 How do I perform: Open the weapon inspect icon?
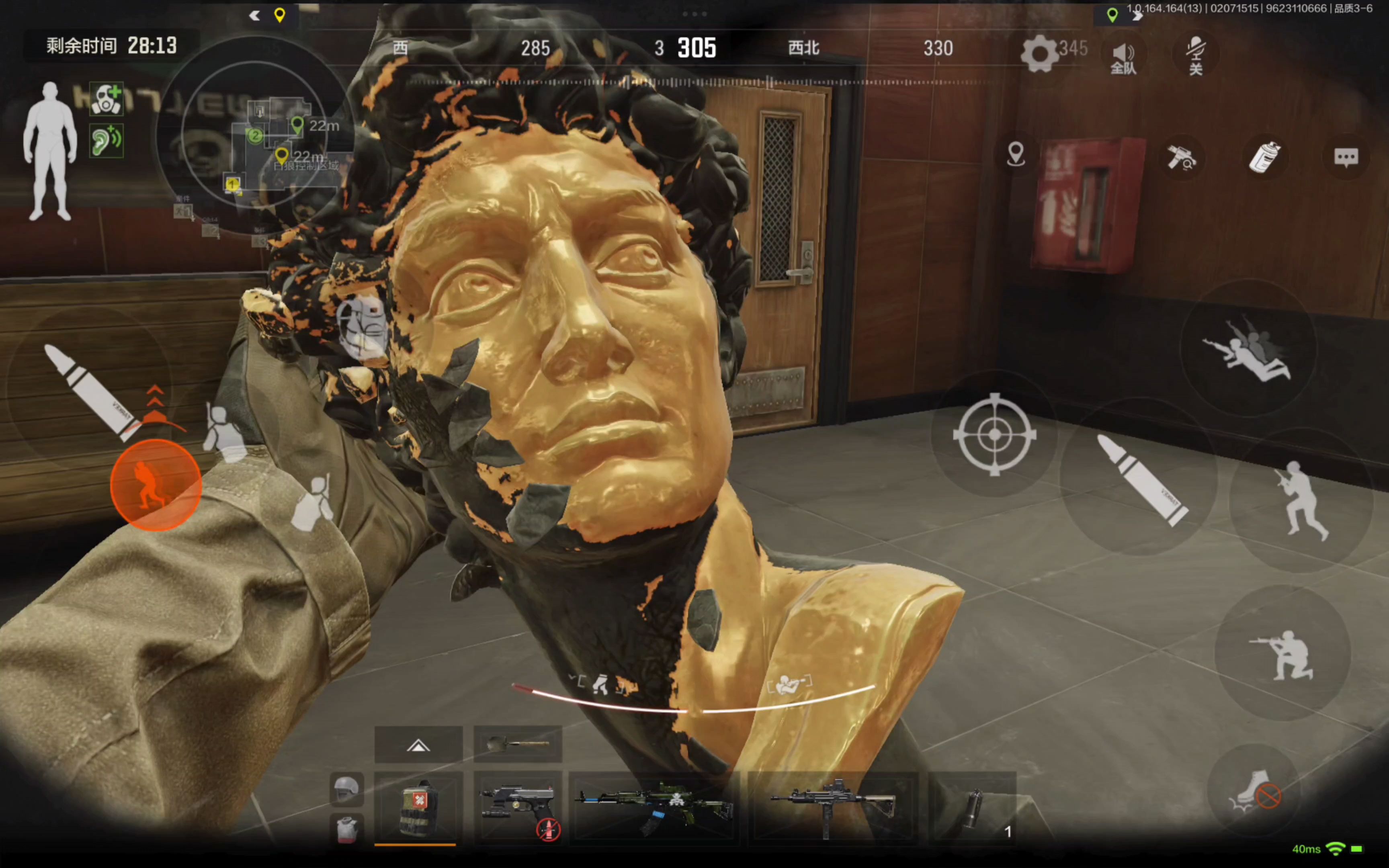1181,157
